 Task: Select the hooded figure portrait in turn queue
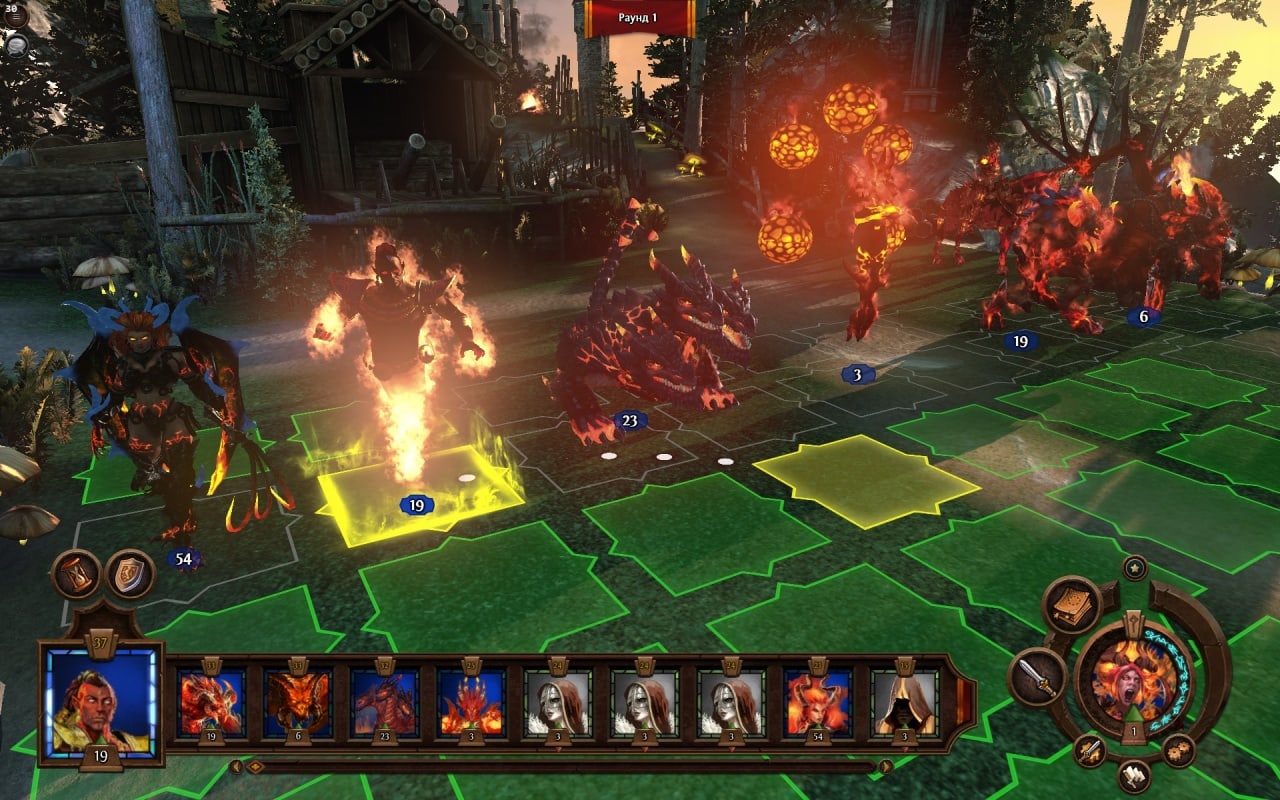(x=904, y=702)
